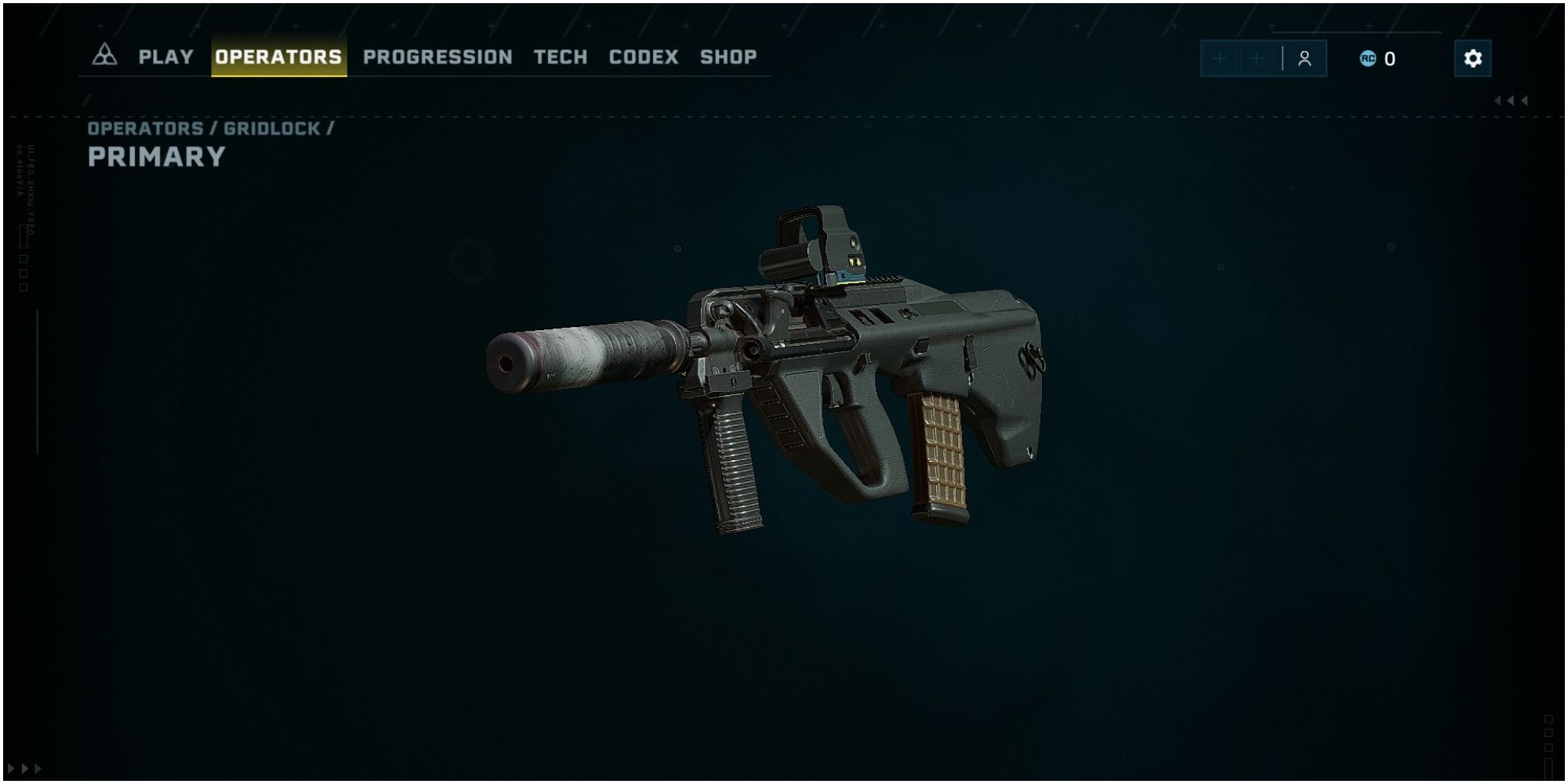Open the CODEX menu
1568x784 pixels.
644,56
